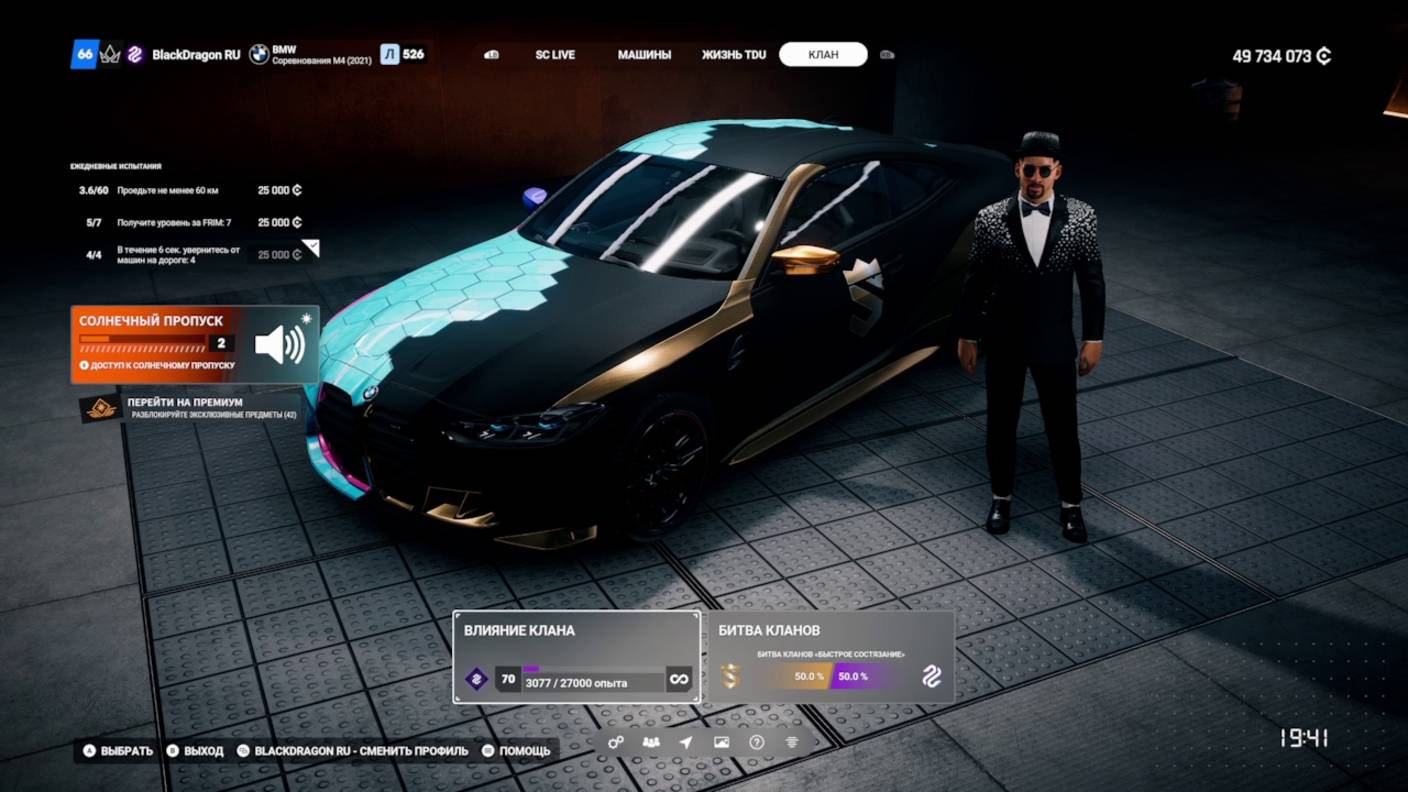
Task: Select the network status icon
Action: coord(791,742)
